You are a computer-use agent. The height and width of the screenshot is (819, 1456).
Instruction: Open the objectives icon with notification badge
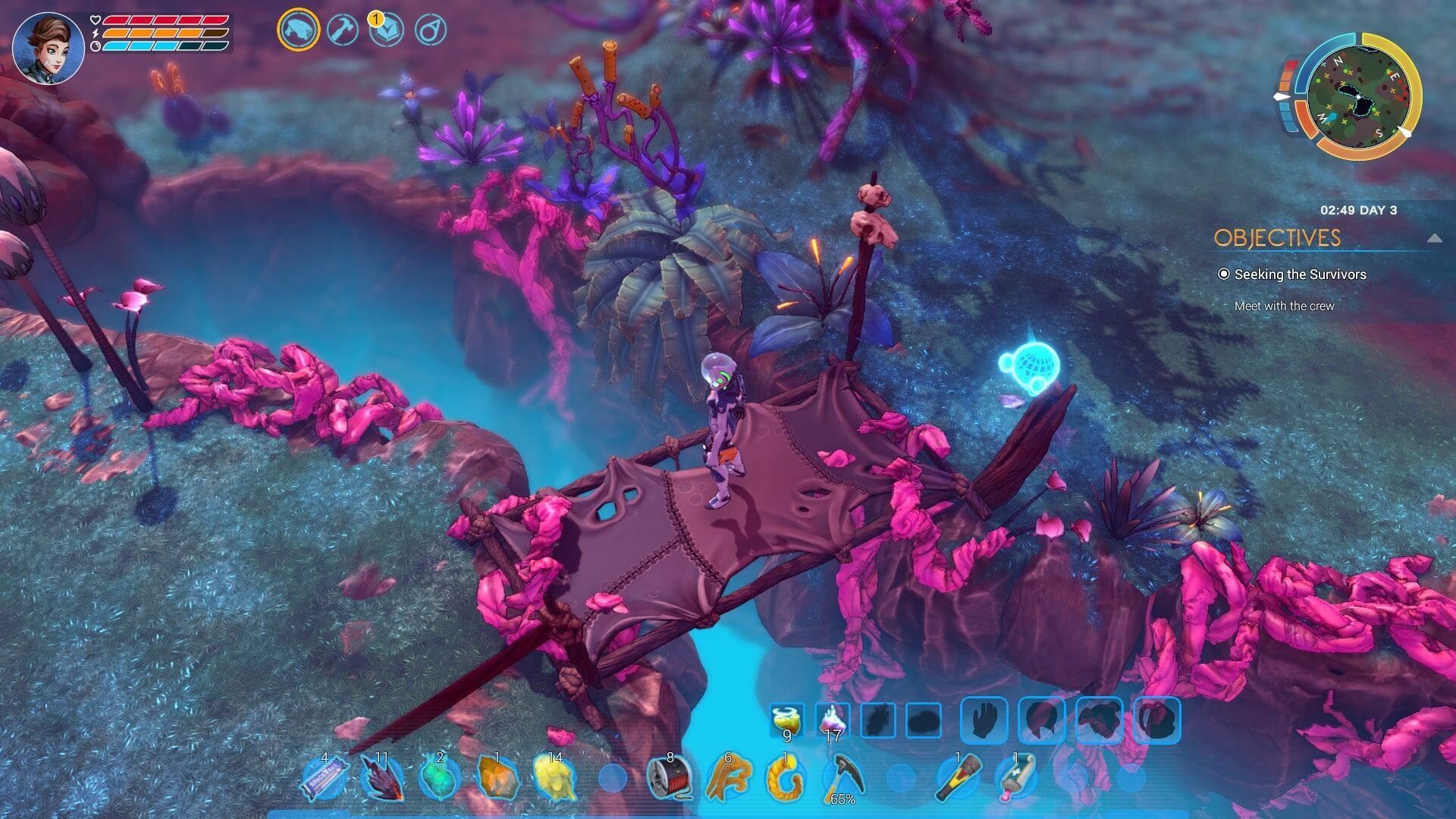tap(387, 30)
